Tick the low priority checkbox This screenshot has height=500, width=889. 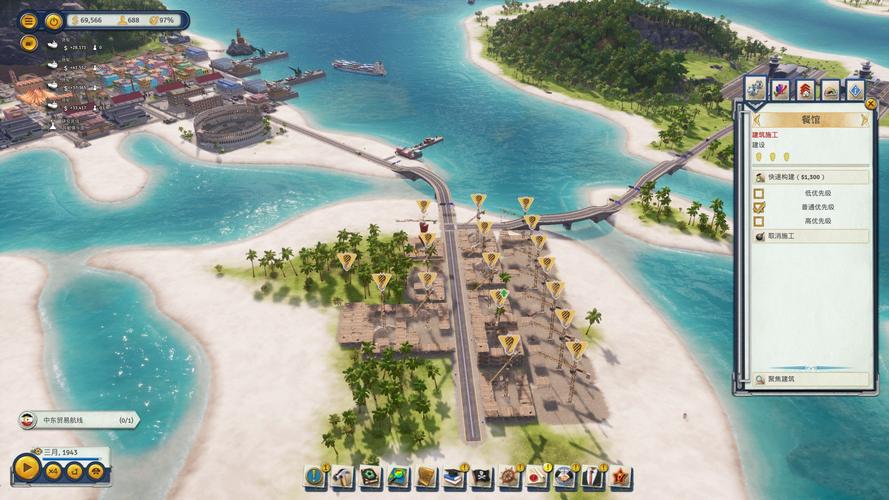point(759,193)
